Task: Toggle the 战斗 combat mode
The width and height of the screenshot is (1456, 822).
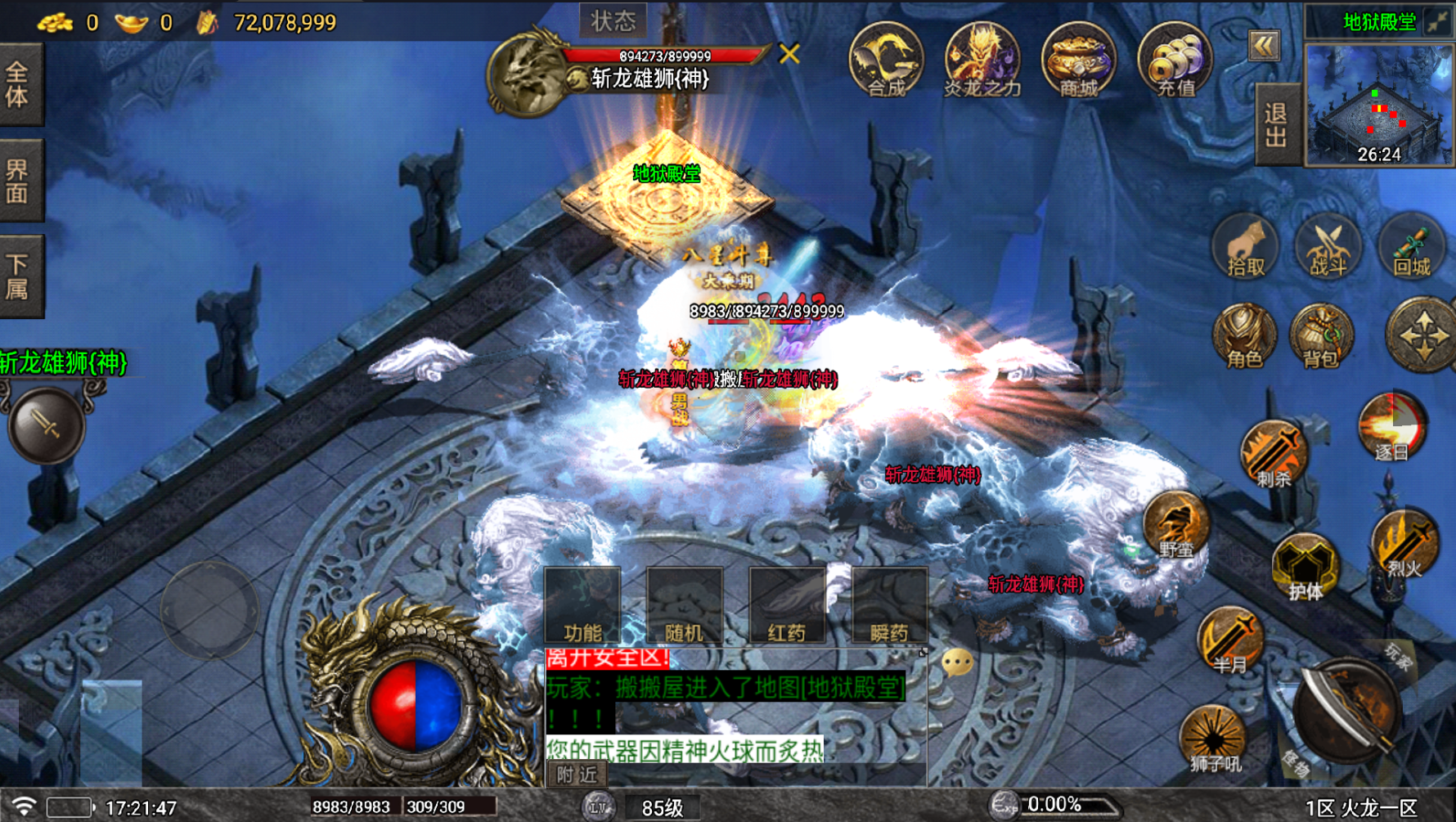Action: 1328,248
